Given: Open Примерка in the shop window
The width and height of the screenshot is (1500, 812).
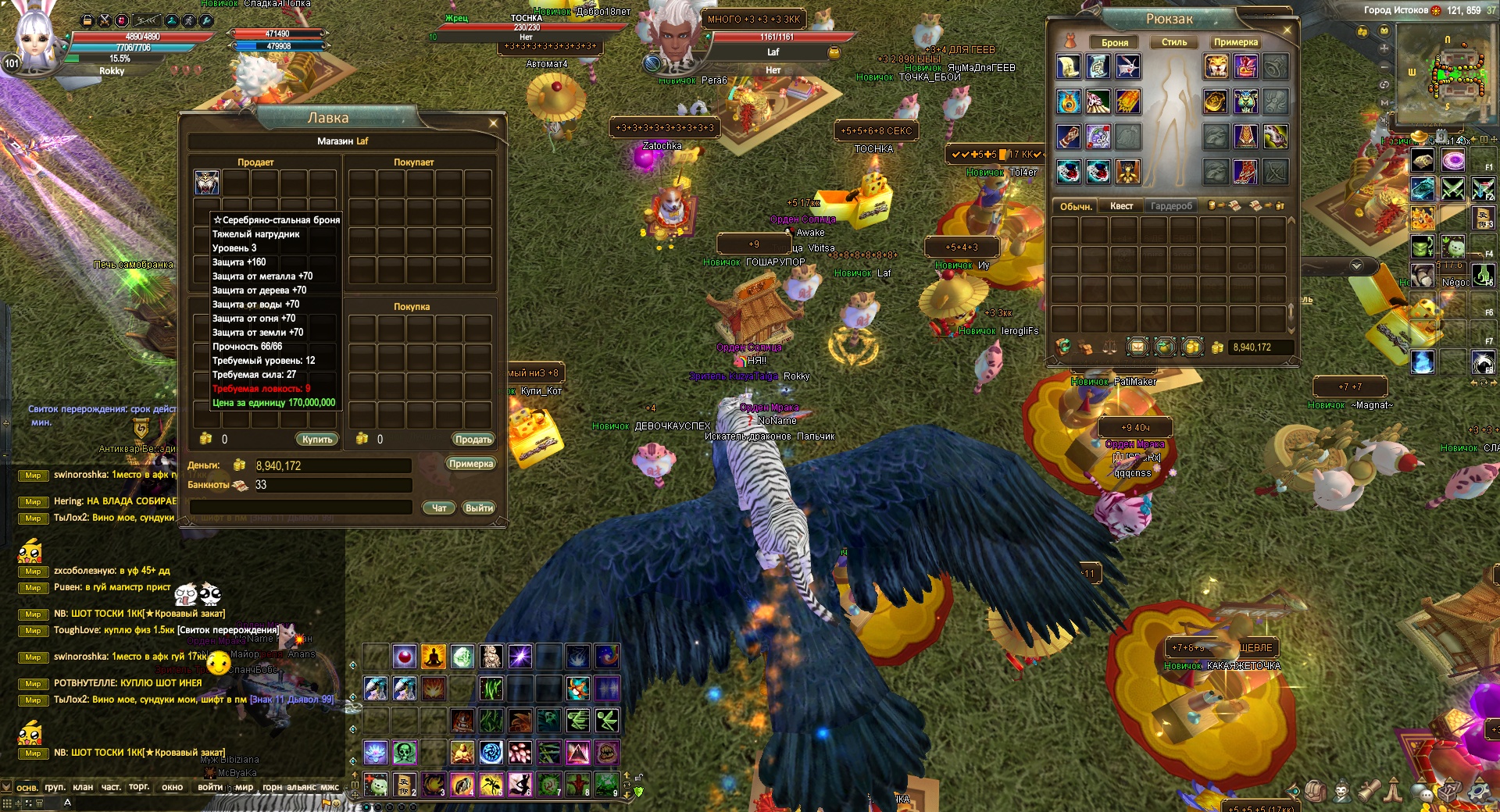Looking at the screenshot, I should tap(471, 464).
